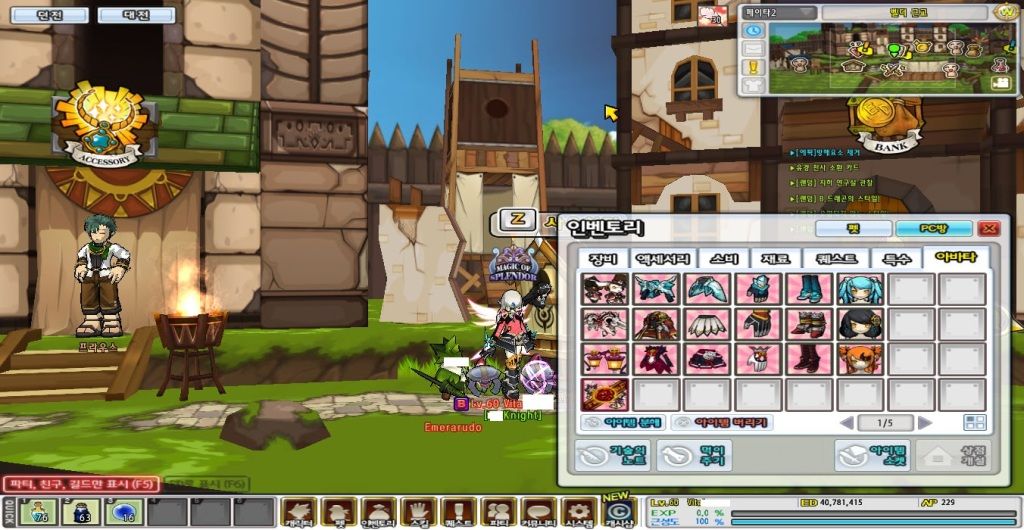The height and width of the screenshot is (530, 1024).
Task: Close the inventory window
Action: [x=989, y=229]
